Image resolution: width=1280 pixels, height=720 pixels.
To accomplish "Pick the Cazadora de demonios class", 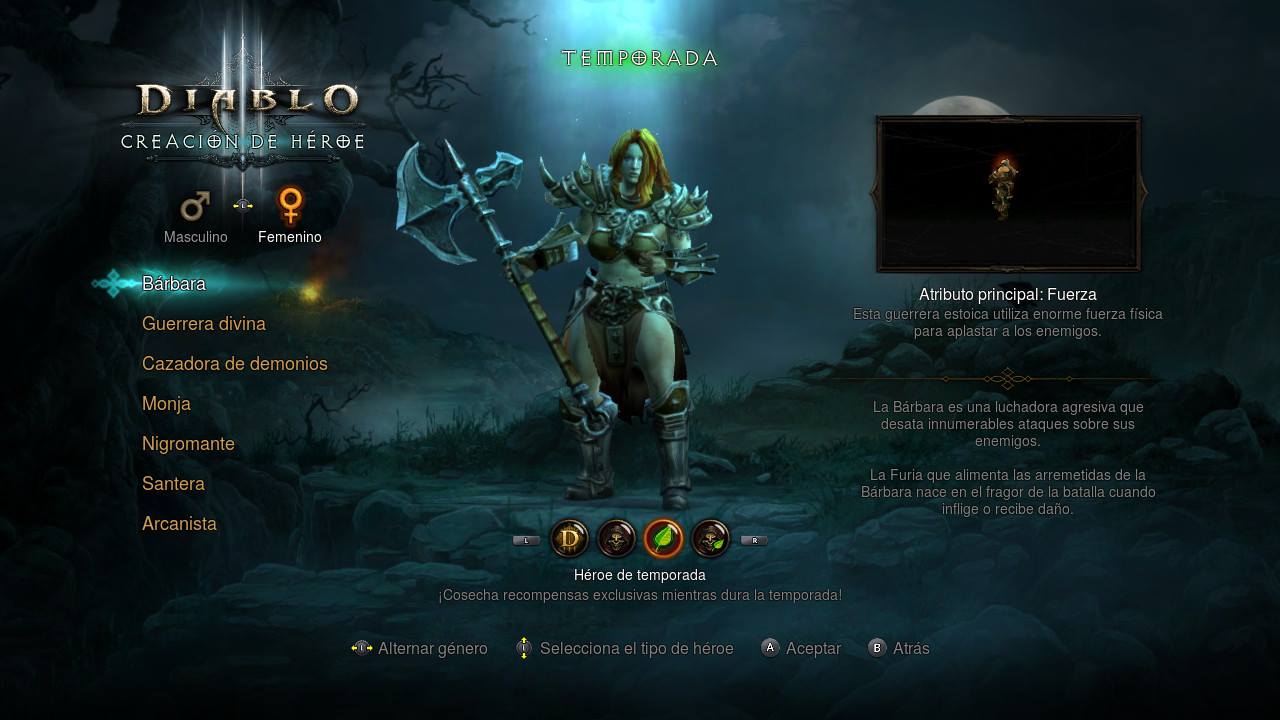I will tap(235, 364).
